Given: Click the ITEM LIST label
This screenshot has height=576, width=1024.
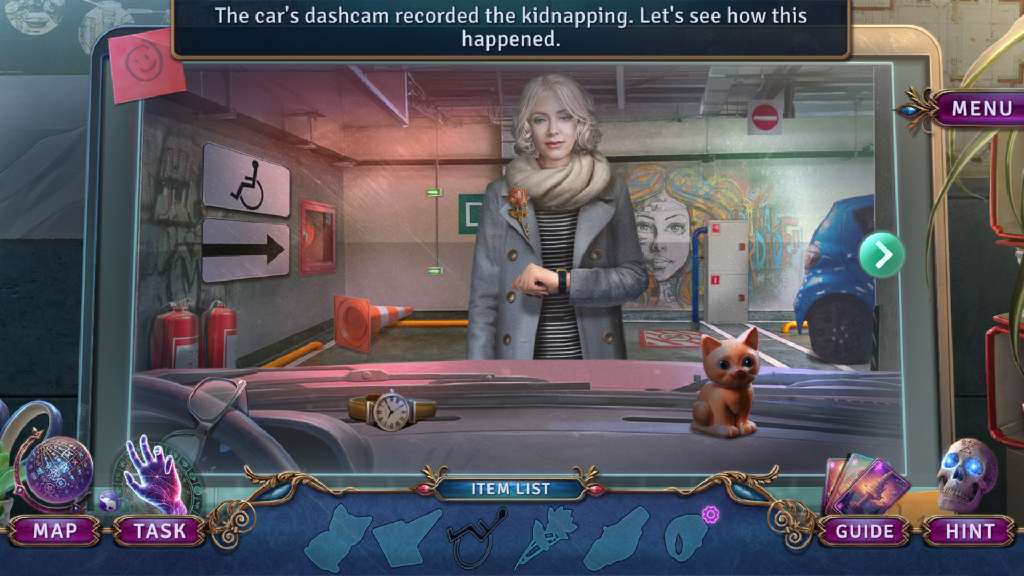Looking at the screenshot, I should (511, 489).
